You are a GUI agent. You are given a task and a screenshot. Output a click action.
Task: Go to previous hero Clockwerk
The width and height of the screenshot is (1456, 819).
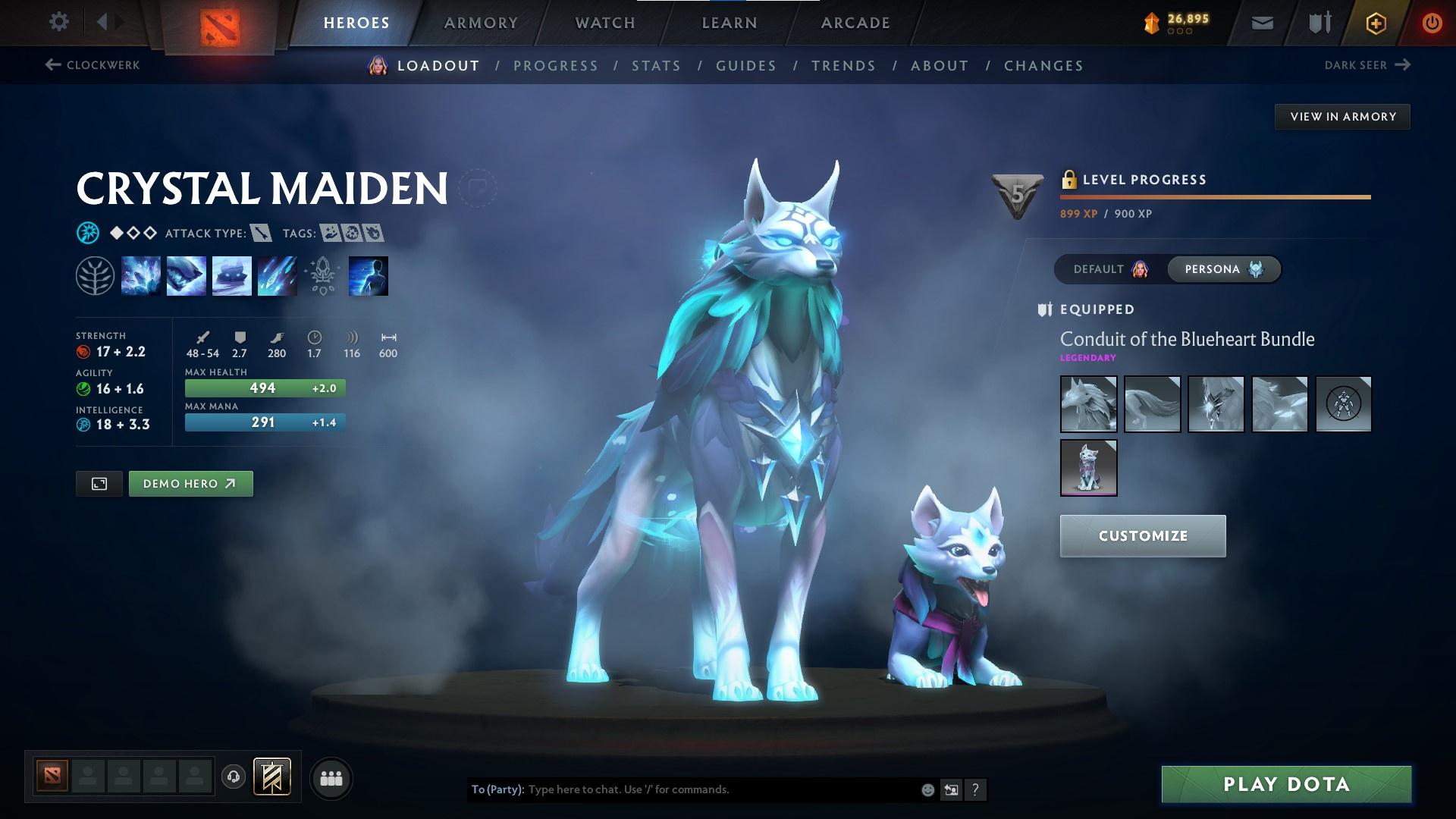point(93,65)
